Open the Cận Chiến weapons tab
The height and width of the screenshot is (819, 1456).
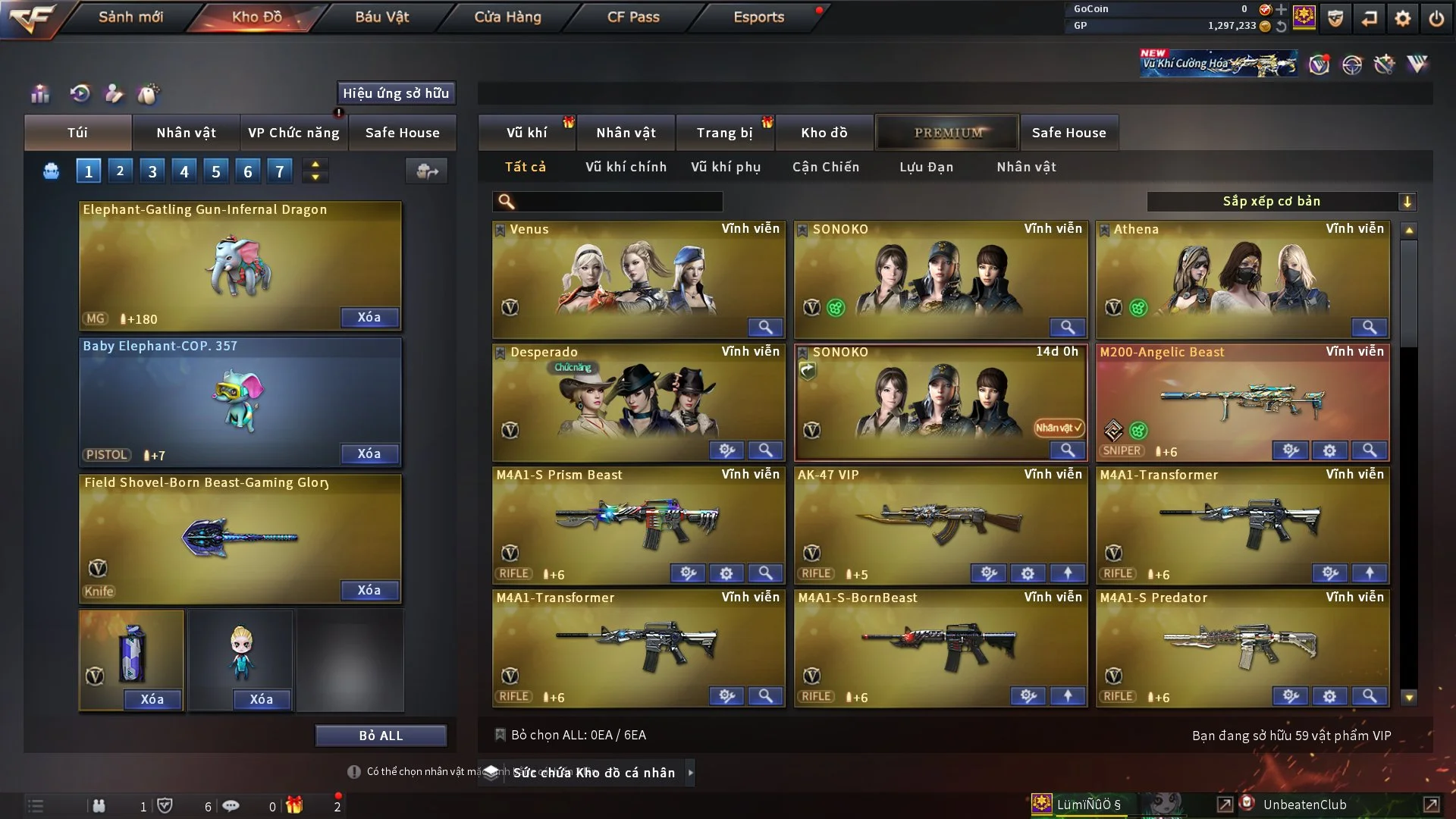coord(826,167)
